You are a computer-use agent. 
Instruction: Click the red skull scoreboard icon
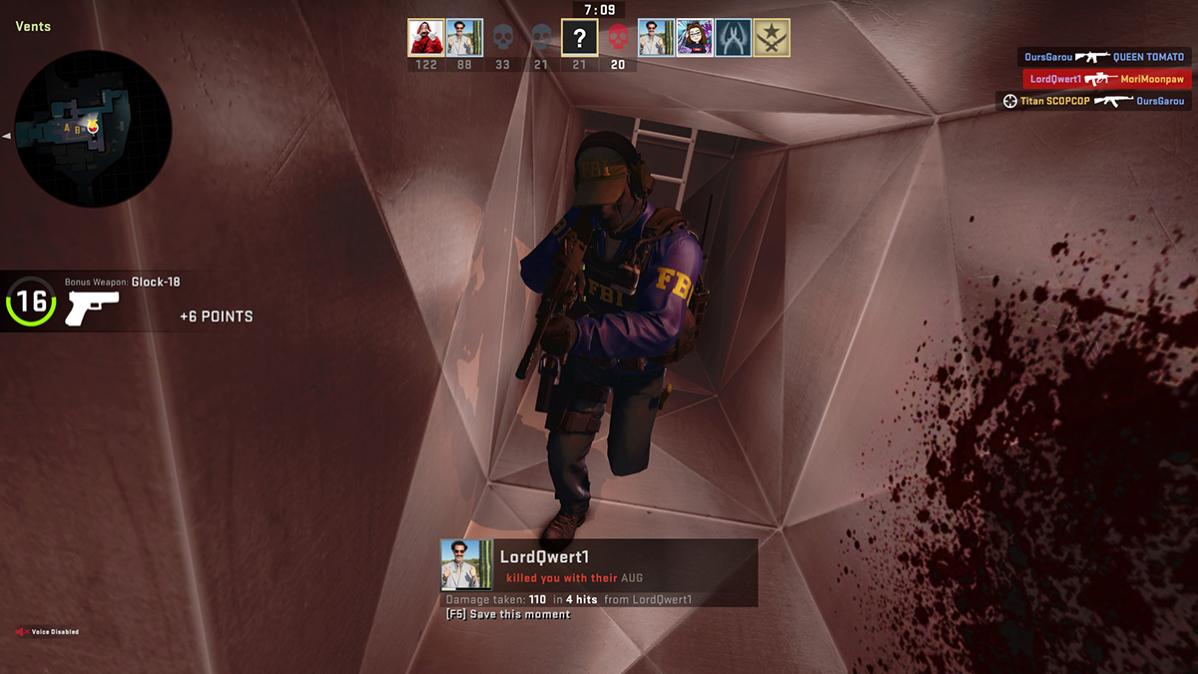618,38
